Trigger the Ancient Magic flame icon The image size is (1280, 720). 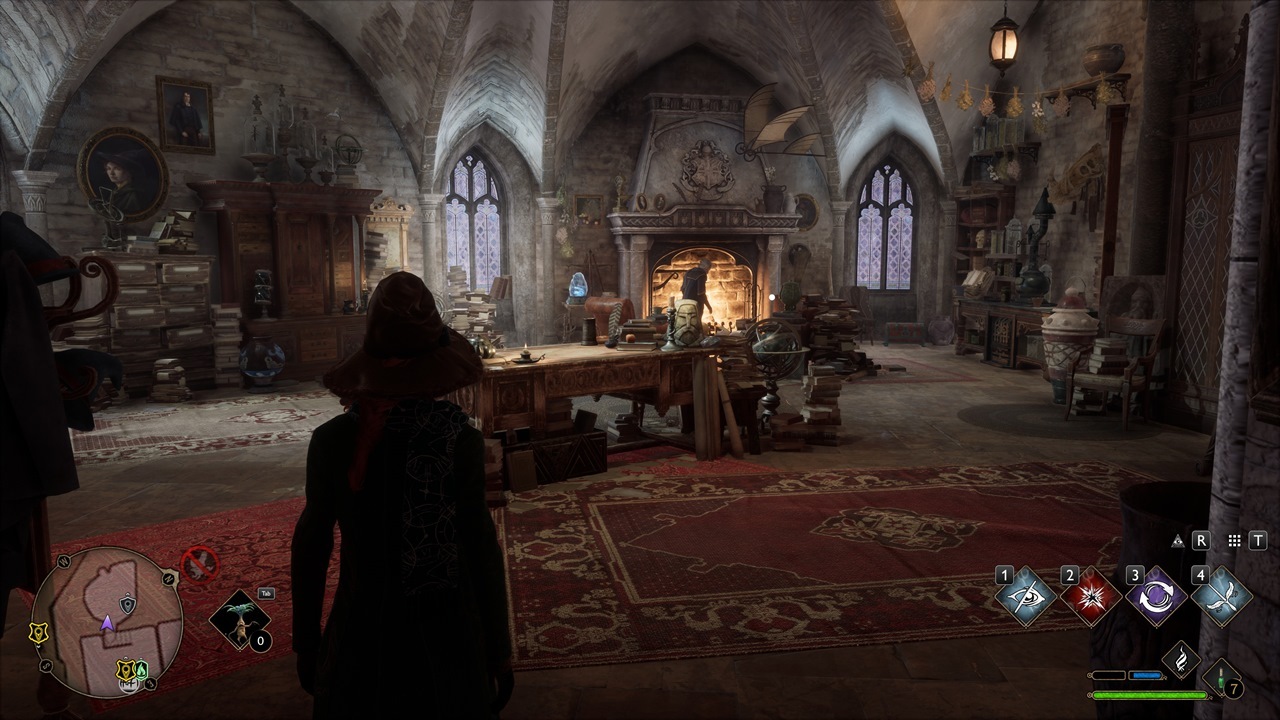1181,659
